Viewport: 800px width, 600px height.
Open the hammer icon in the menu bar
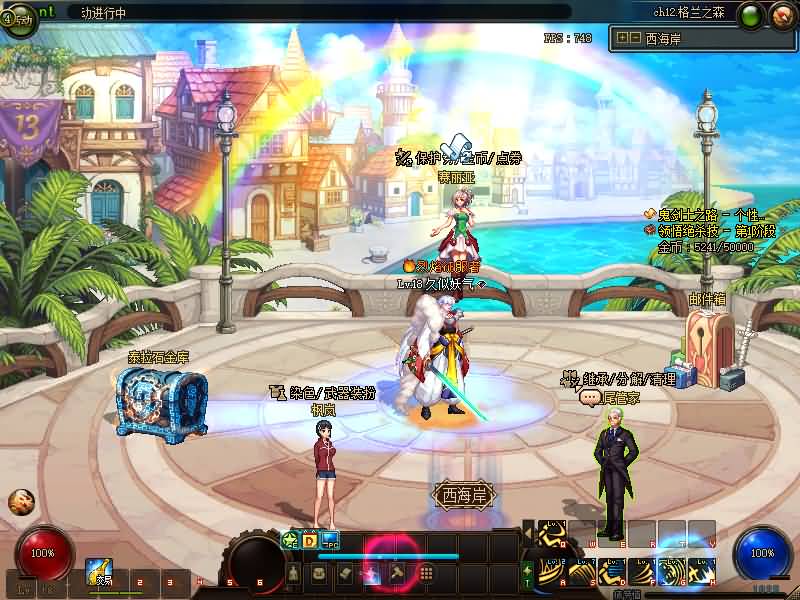point(397,573)
